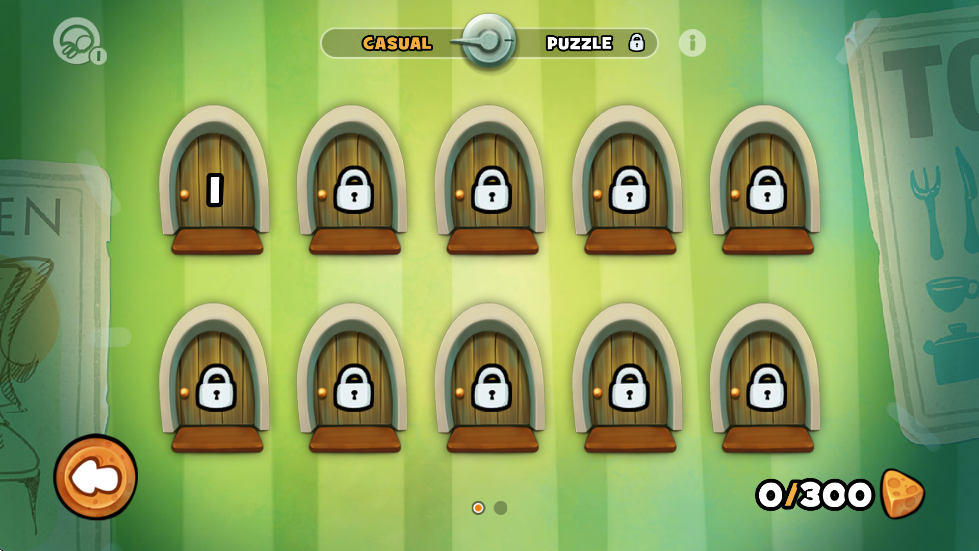Switch to Puzzle mode
Screen dimensions: 979x551
(580, 43)
